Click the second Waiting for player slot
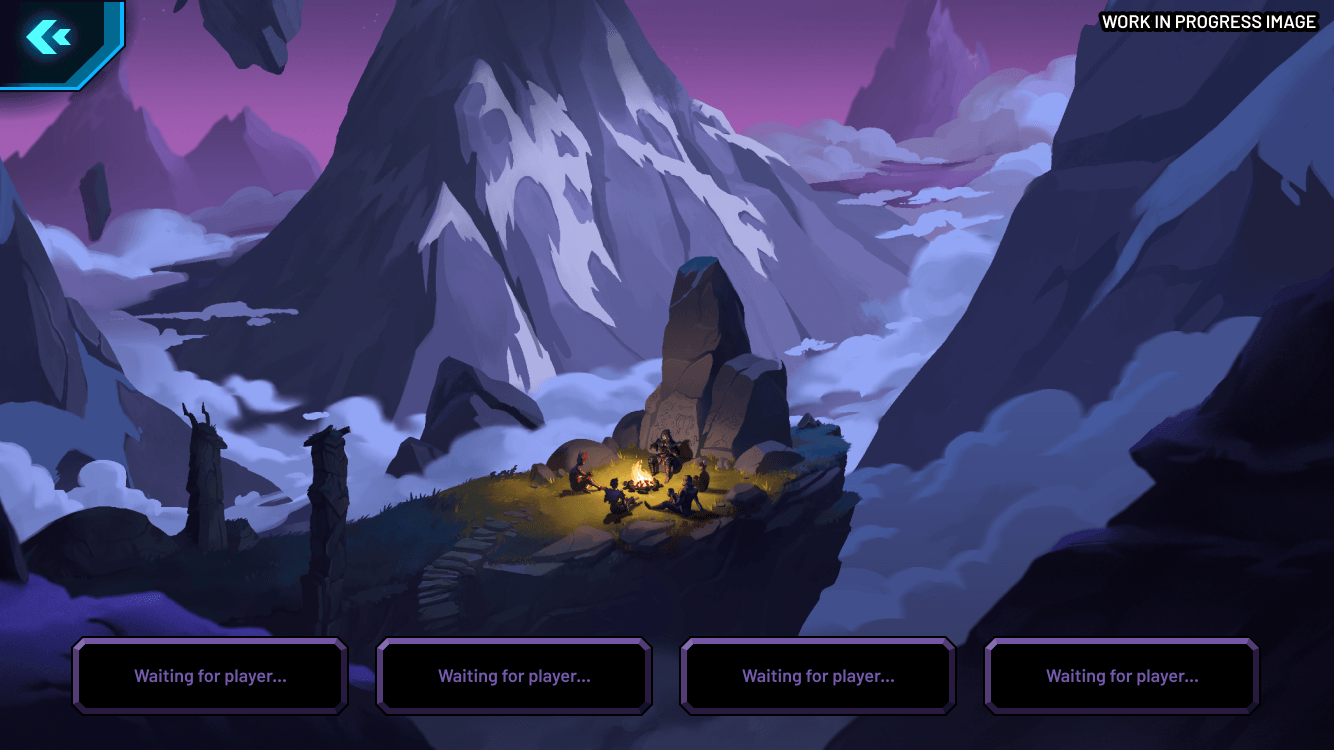Screen dimensions: 1334x750 [x=513, y=676]
